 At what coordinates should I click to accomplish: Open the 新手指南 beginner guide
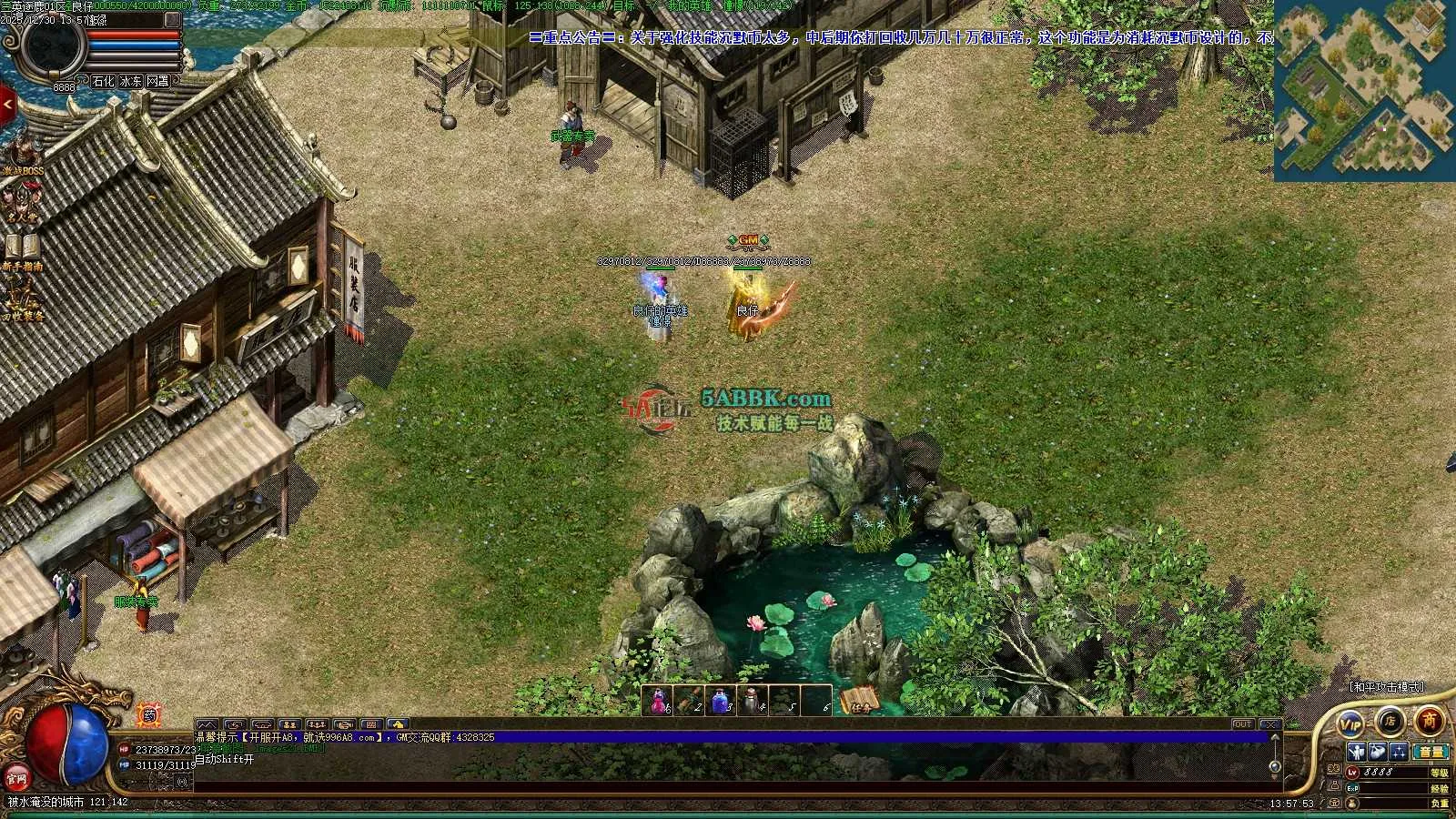click(x=22, y=251)
